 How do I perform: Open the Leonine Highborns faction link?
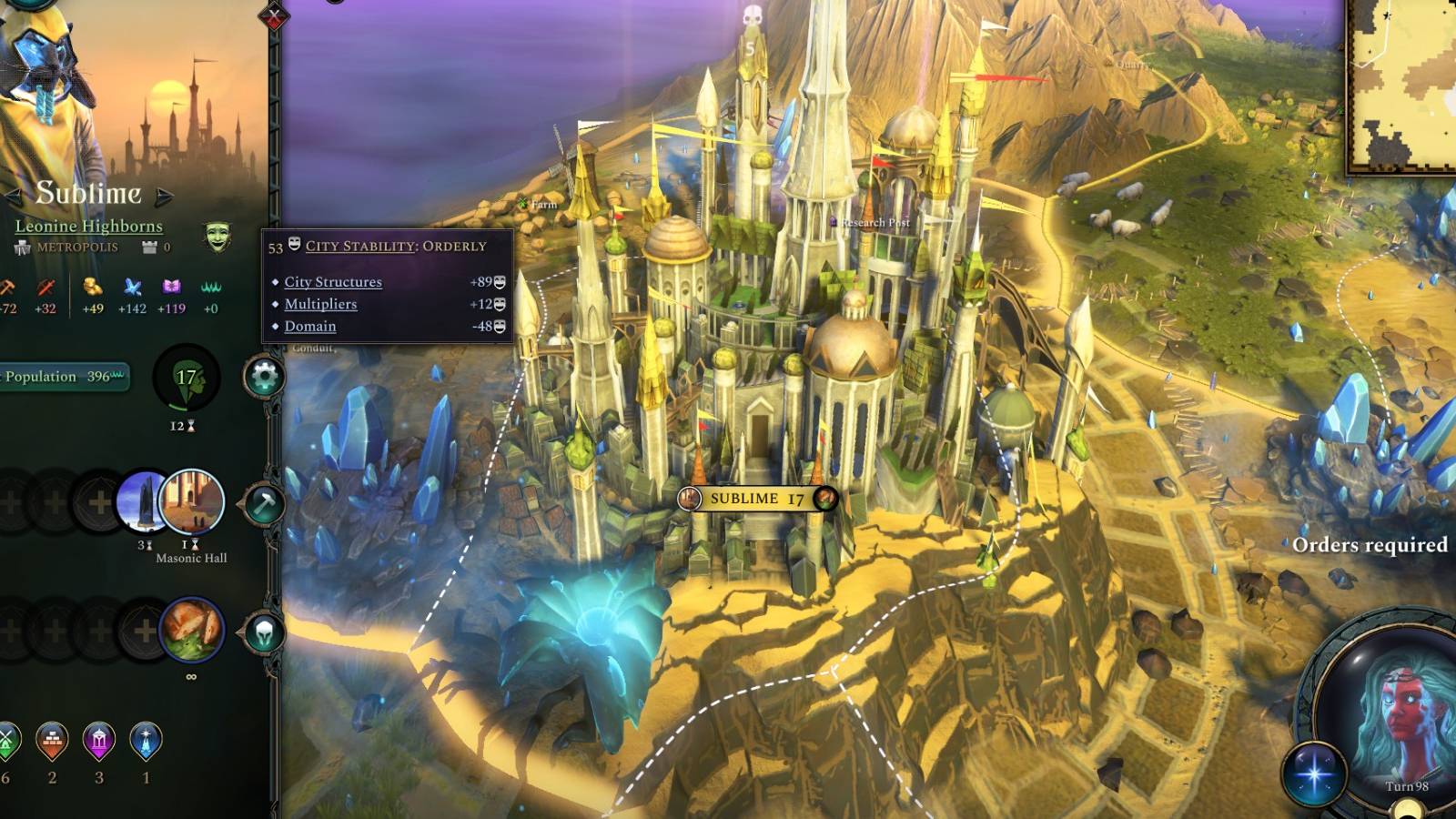click(x=87, y=227)
